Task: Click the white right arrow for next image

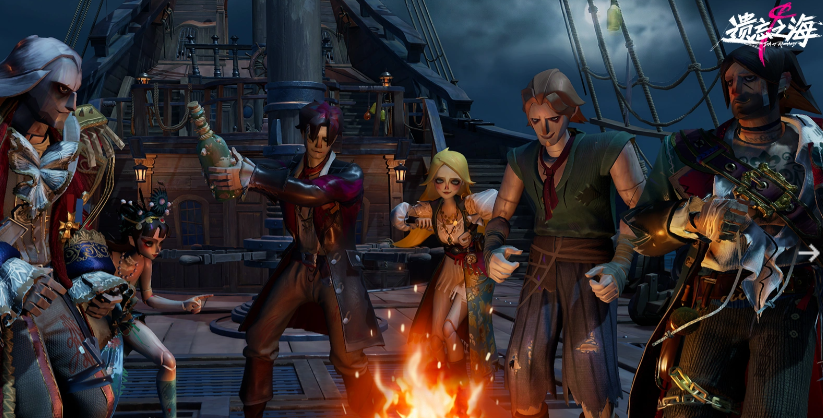Action: (x=809, y=253)
